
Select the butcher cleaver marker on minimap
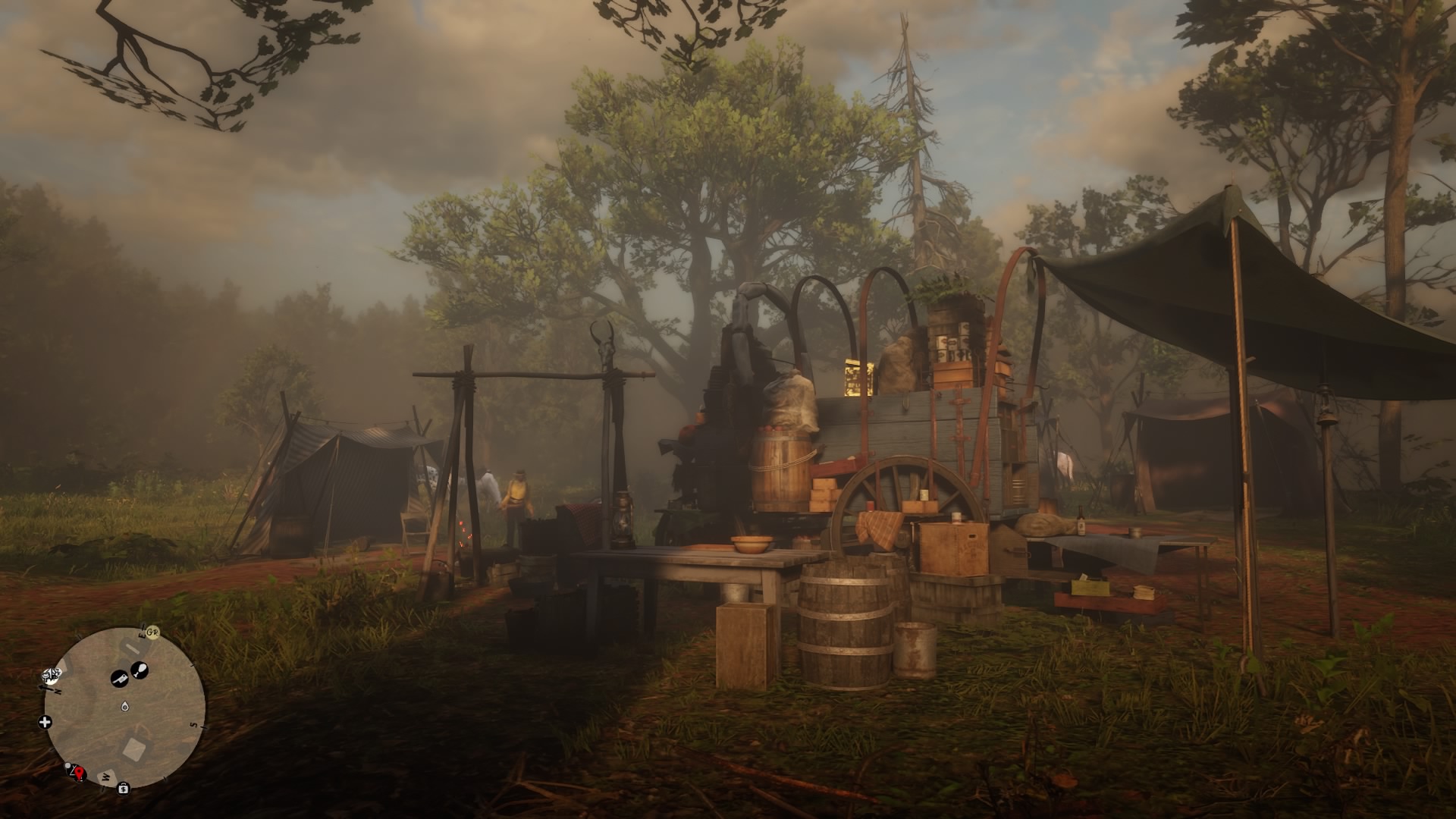120,679
